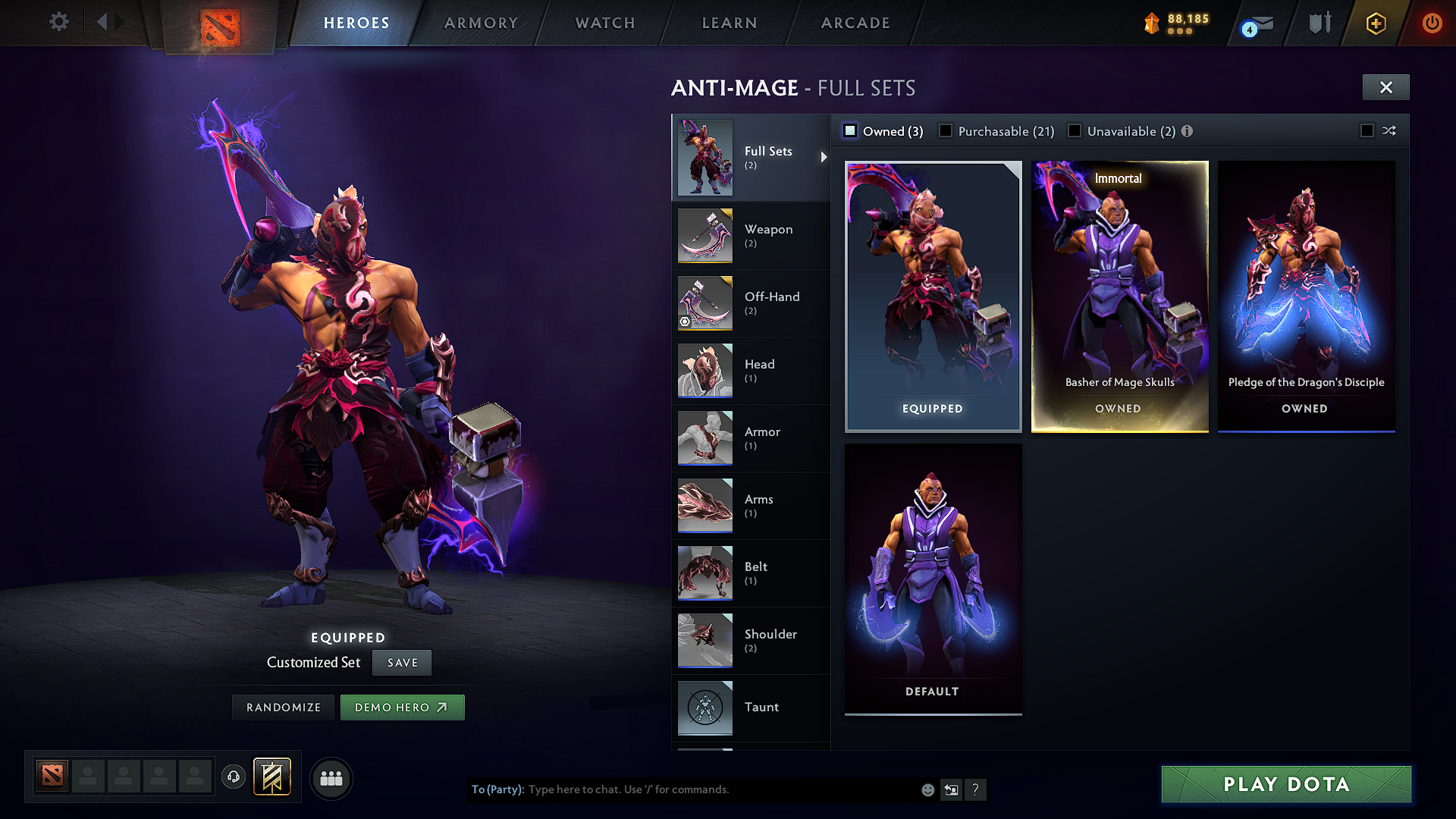The width and height of the screenshot is (1456, 819).
Task: Uncheck the Owned (3) filter
Action: [849, 130]
